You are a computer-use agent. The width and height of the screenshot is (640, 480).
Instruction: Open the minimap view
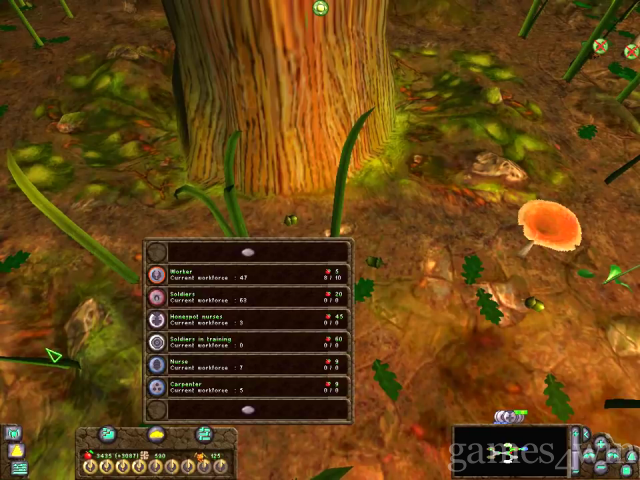[509, 452]
